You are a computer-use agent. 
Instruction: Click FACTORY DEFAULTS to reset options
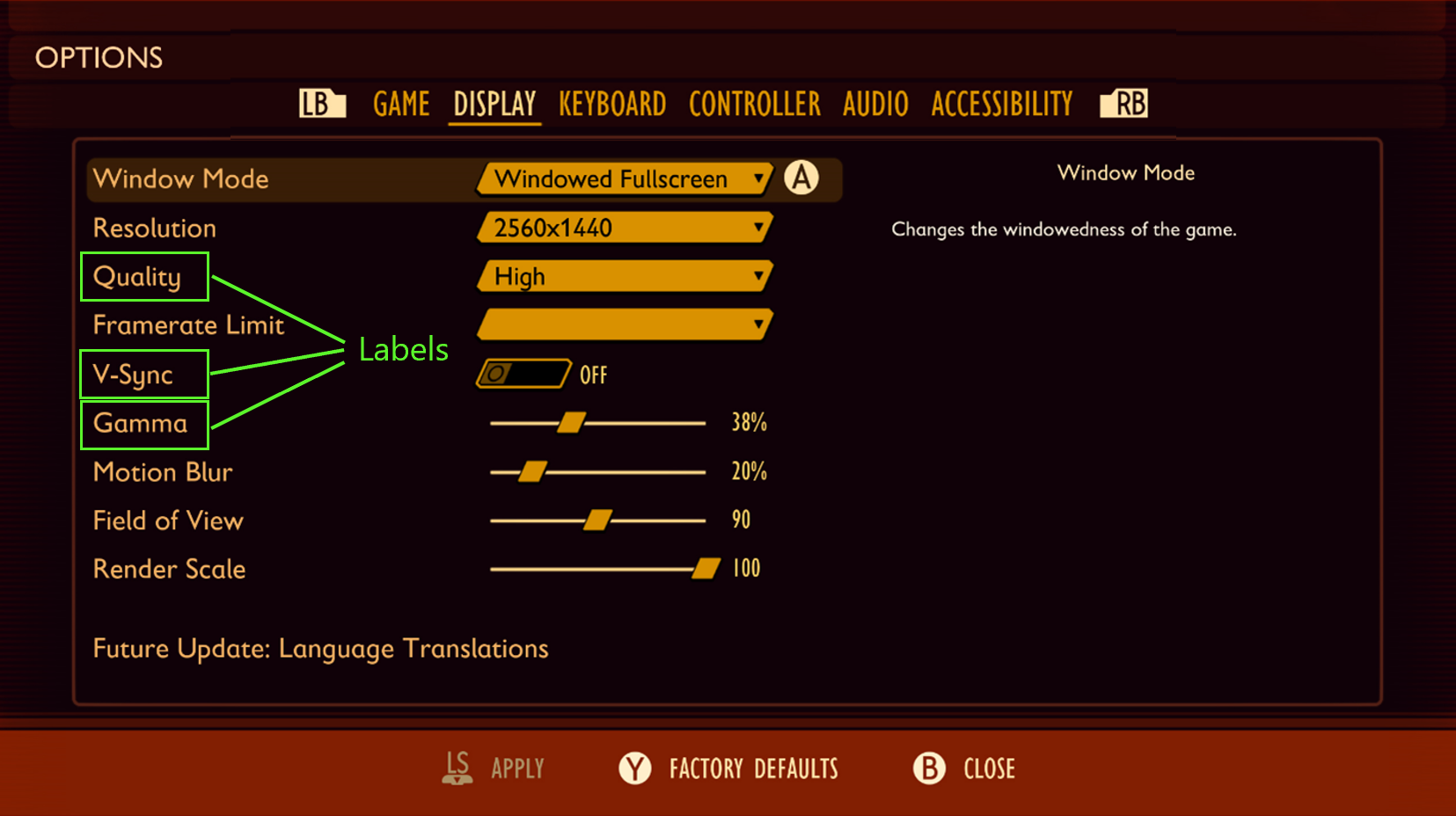(x=752, y=768)
